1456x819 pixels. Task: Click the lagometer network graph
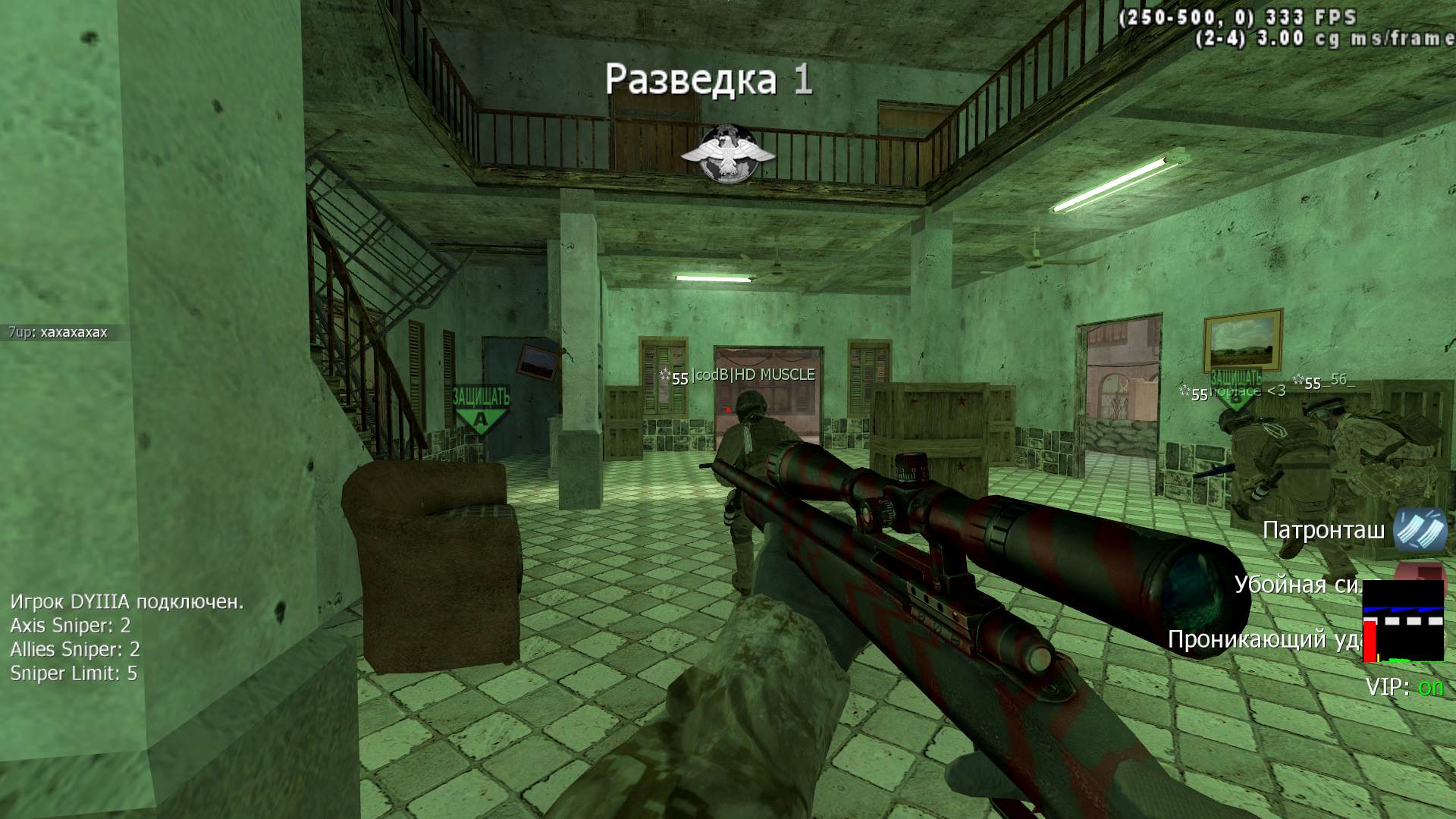click(1403, 622)
